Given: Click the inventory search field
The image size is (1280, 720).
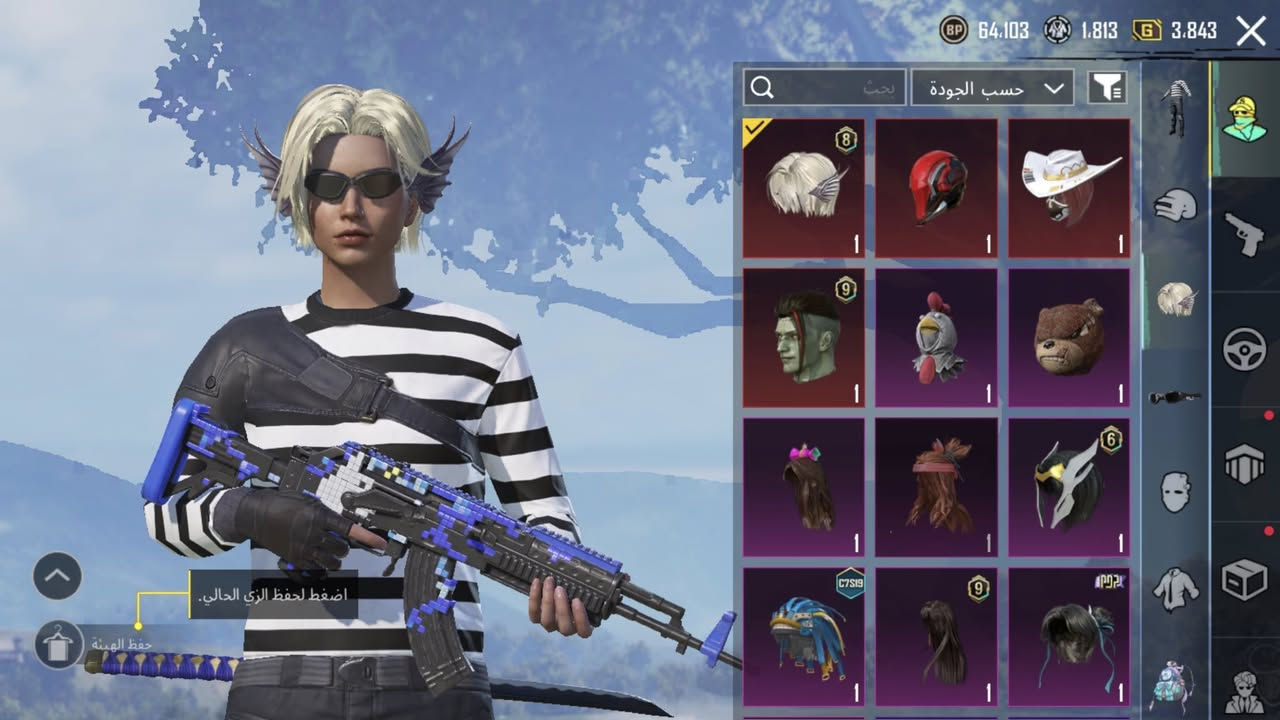Looking at the screenshot, I should tap(824, 88).
